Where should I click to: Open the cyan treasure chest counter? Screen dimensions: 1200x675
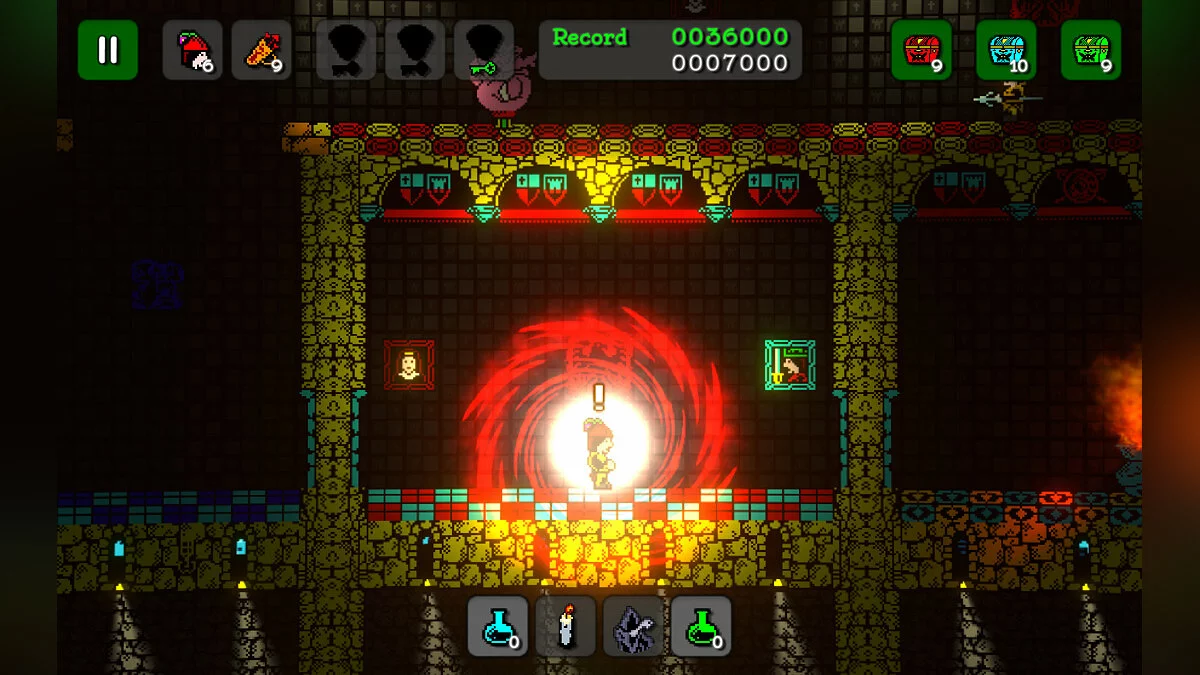tap(1006, 50)
